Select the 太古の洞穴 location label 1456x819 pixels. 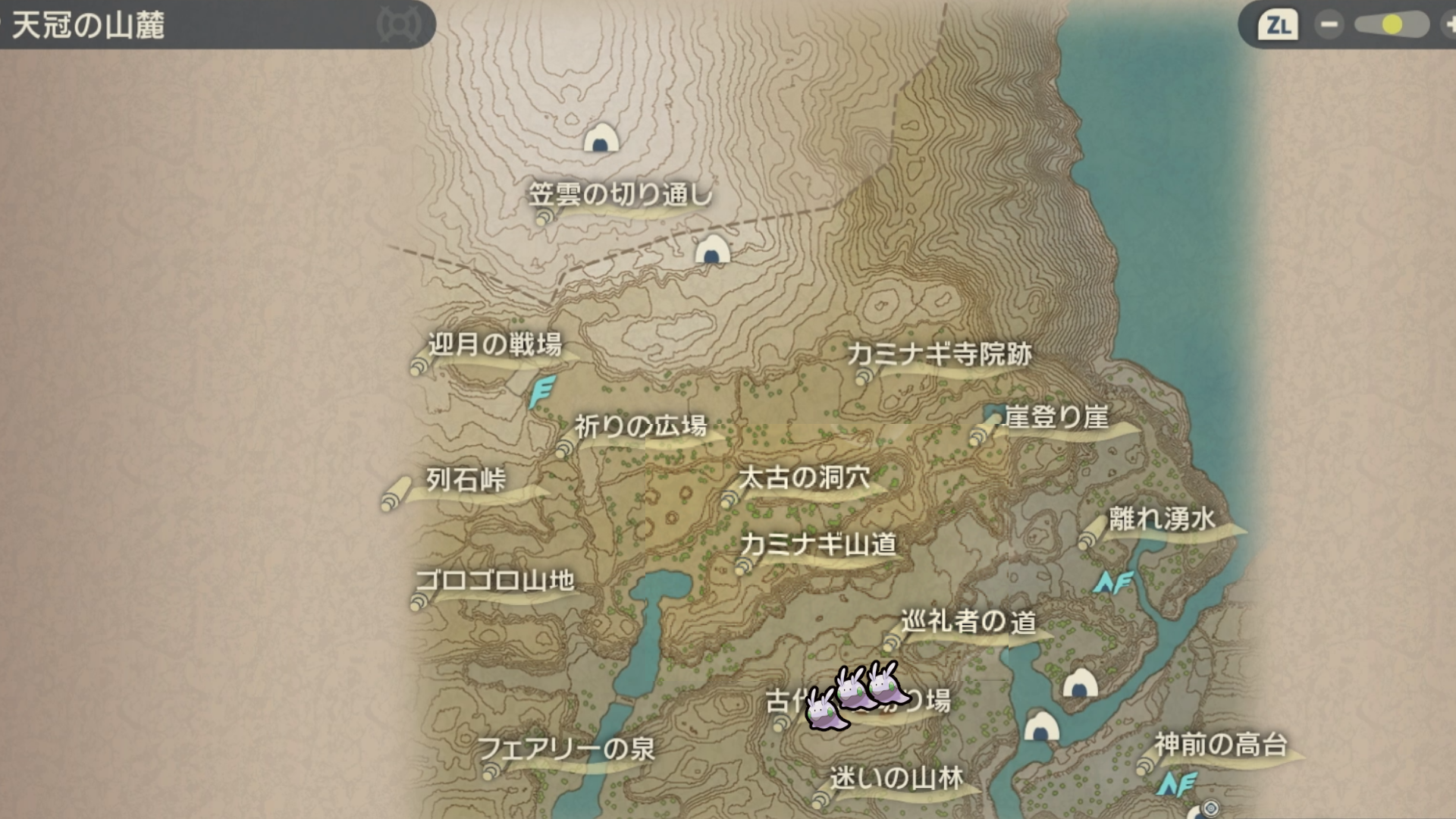[805, 478]
